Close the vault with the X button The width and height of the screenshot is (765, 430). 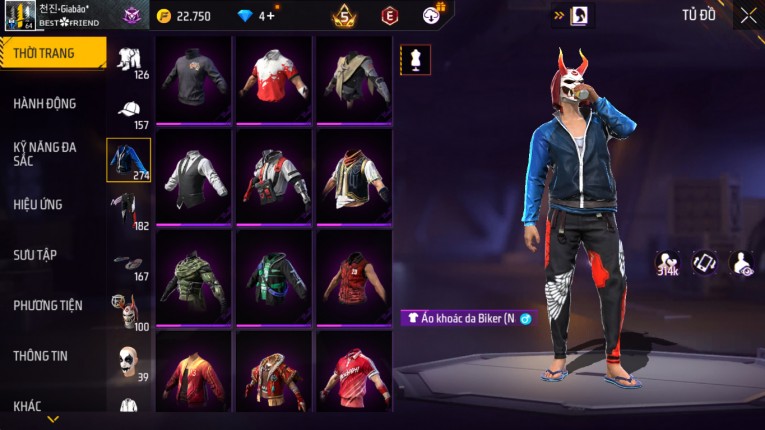click(x=748, y=15)
